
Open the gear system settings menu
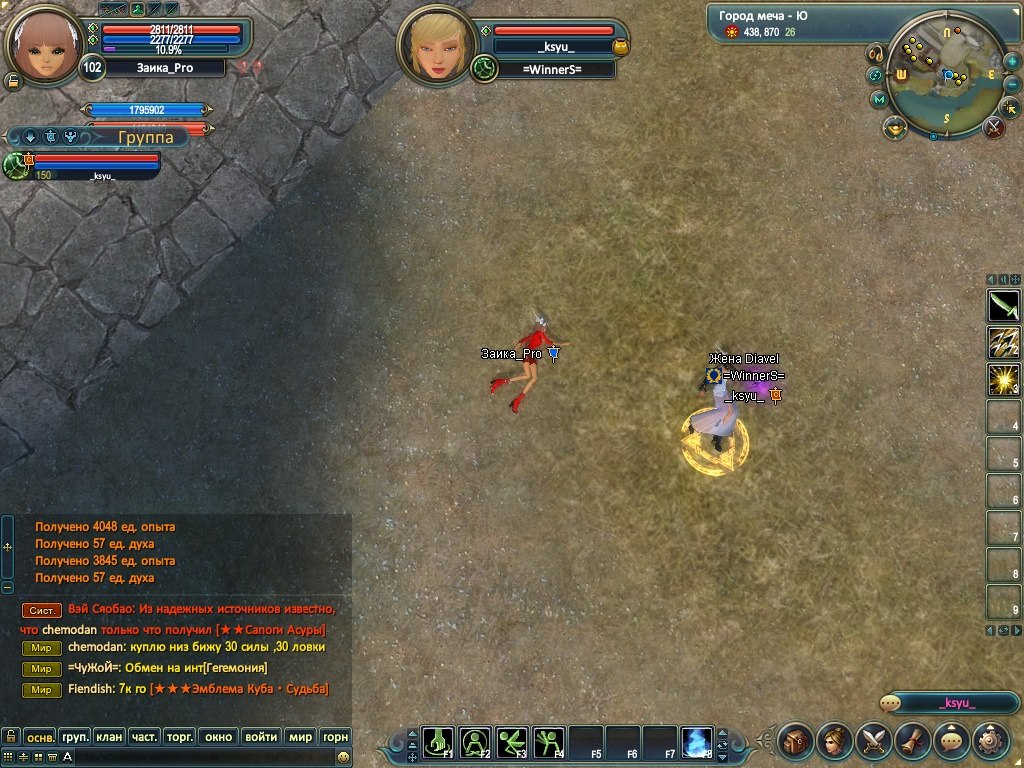(x=991, y=741)
